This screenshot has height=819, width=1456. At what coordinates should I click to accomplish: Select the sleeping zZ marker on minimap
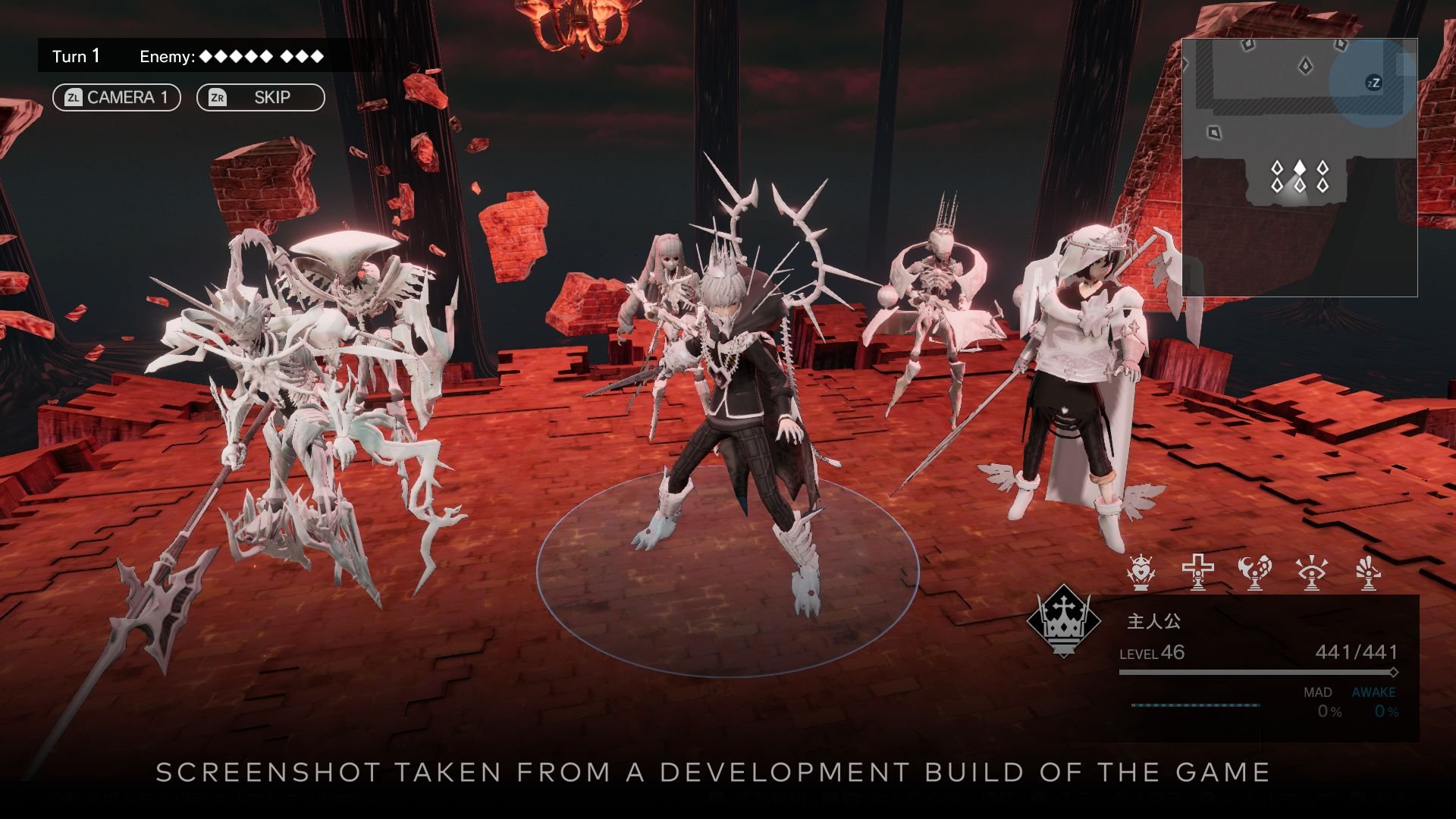[x=1373, y=83]
